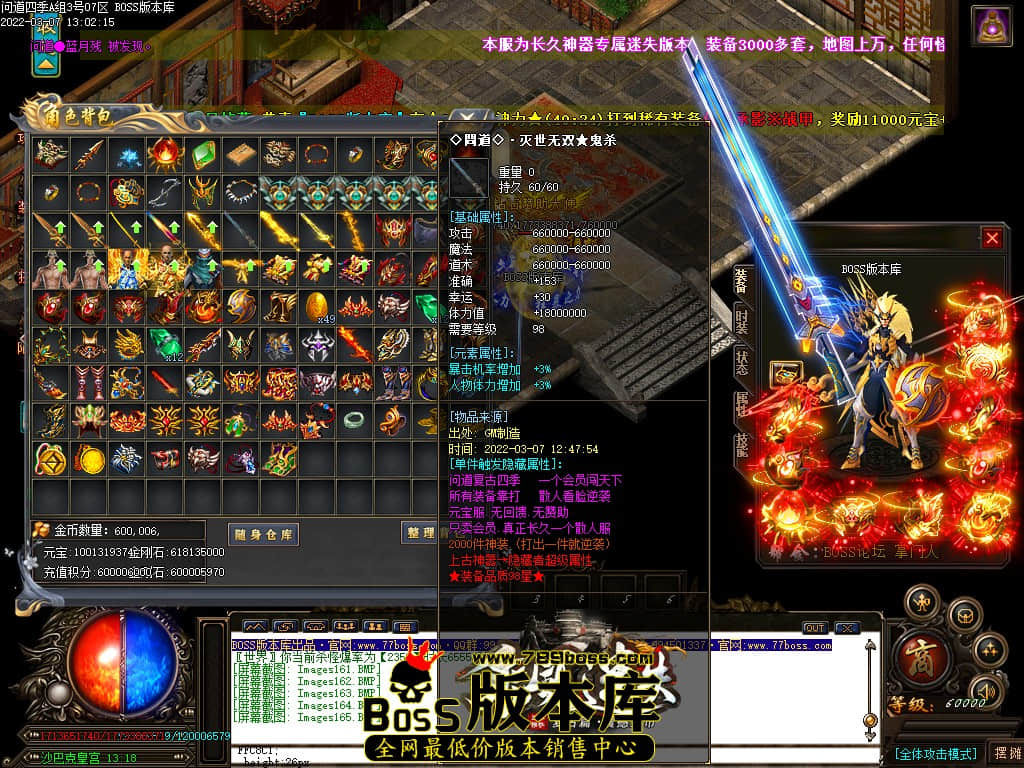Close the character equipment panel
This screenshot has width=1024, height=768.
[x=991, y=238]
